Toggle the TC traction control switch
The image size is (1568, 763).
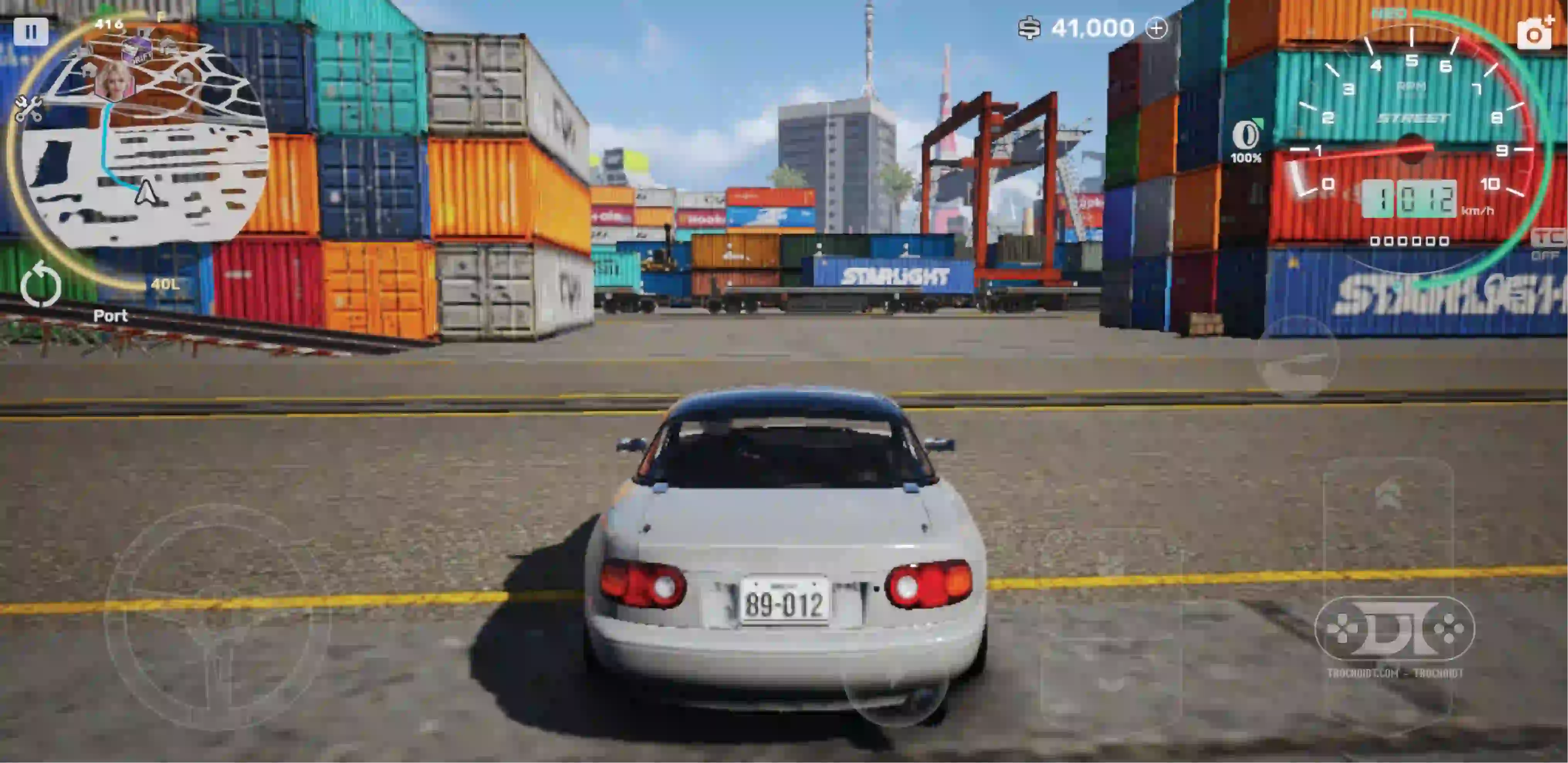1547,243
